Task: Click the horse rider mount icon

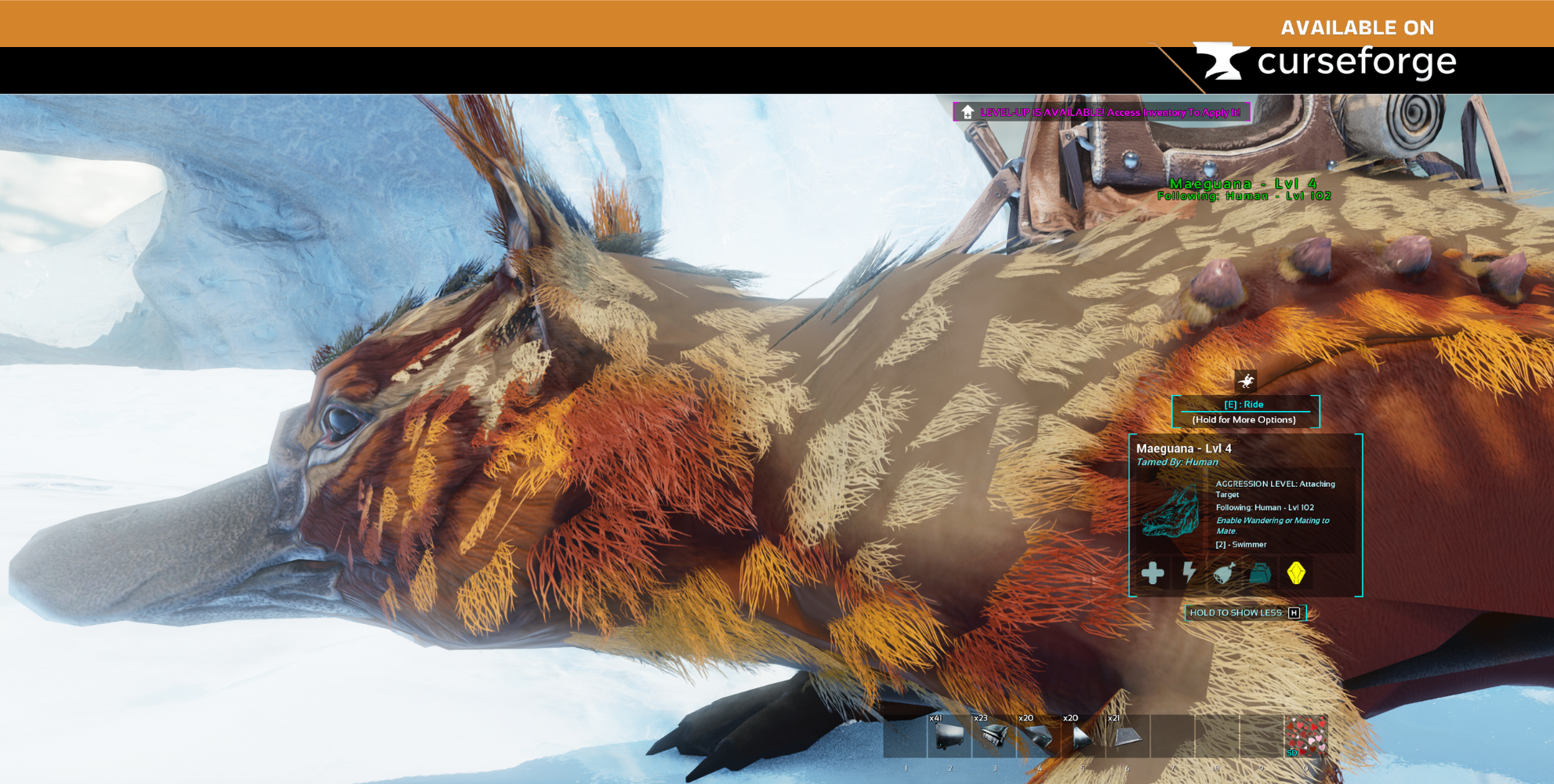Action: [1245, 382]
